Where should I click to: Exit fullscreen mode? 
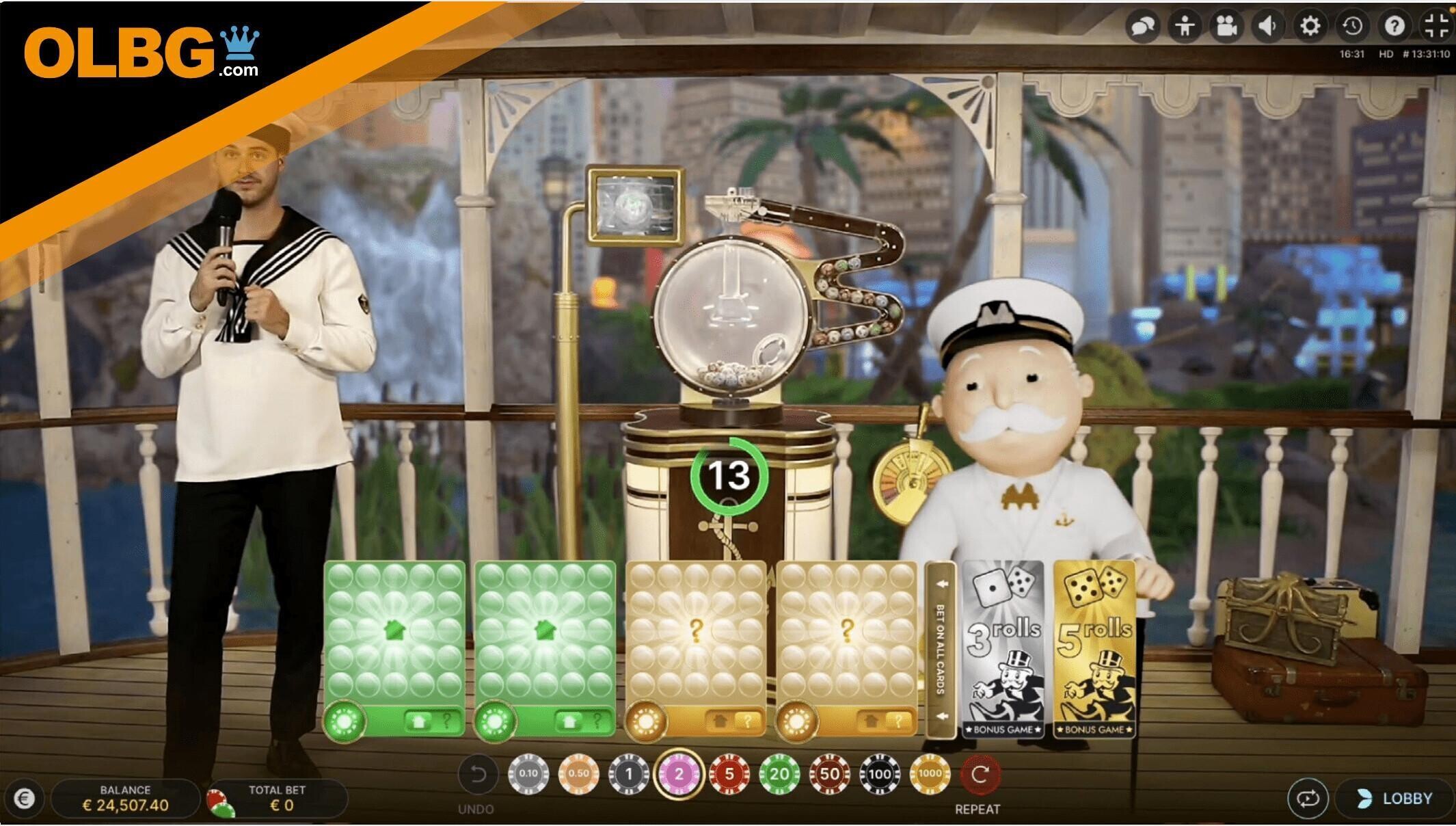click(1437, 27)
